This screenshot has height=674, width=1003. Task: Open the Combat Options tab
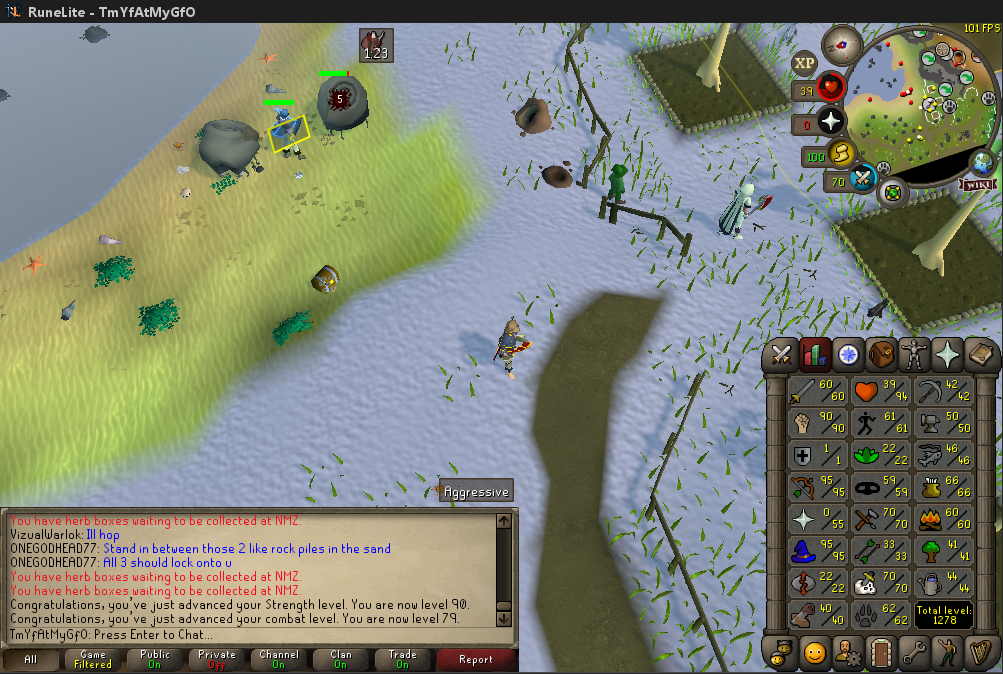tap(782, 355)
